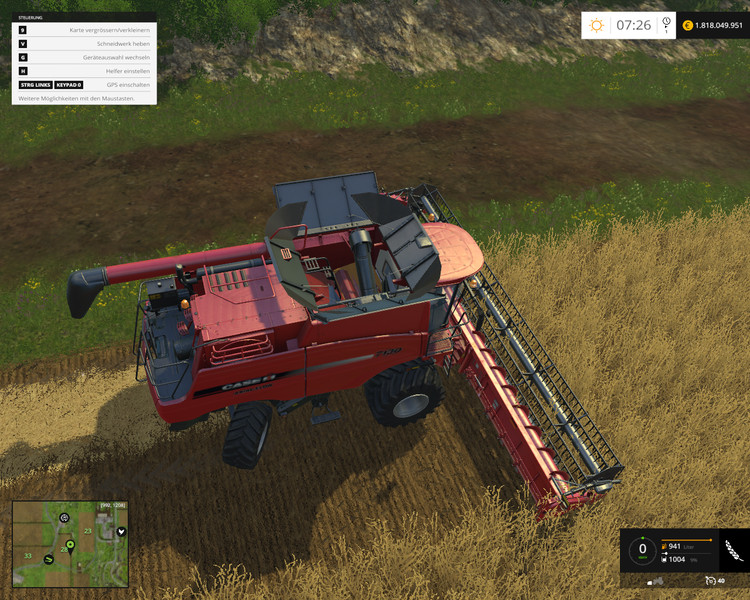Select the wheat crop type icon

pos(733,549)
